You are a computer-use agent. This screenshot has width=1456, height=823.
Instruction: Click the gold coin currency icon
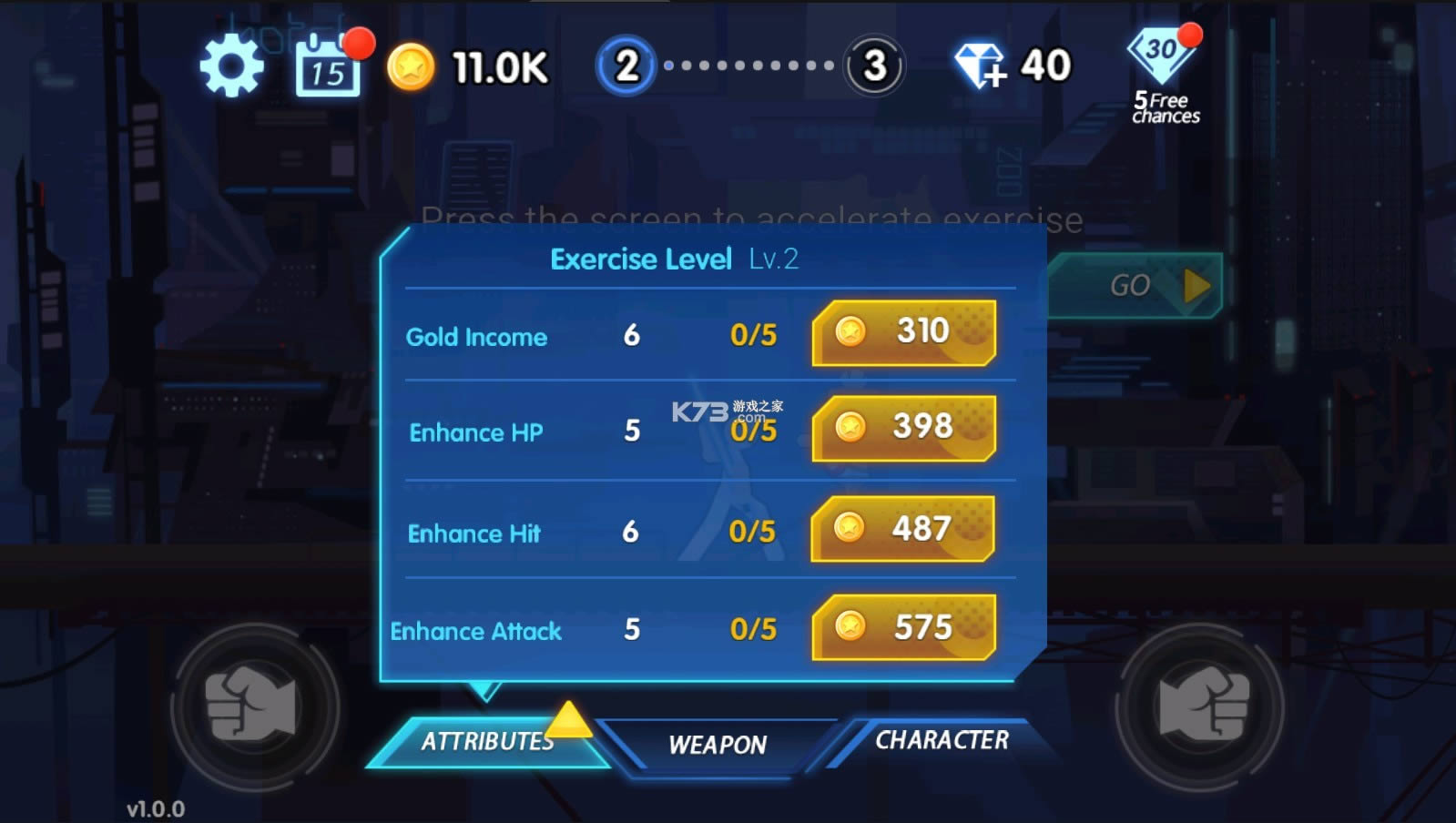(x=412, y=66)
